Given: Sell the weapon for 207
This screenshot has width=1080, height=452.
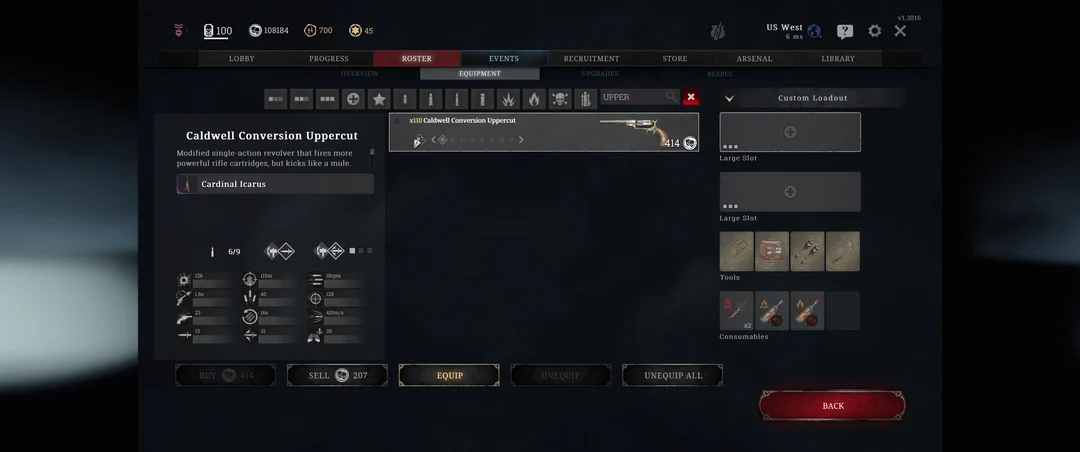Looking at the screenshot, I should (x=337, y=375).
